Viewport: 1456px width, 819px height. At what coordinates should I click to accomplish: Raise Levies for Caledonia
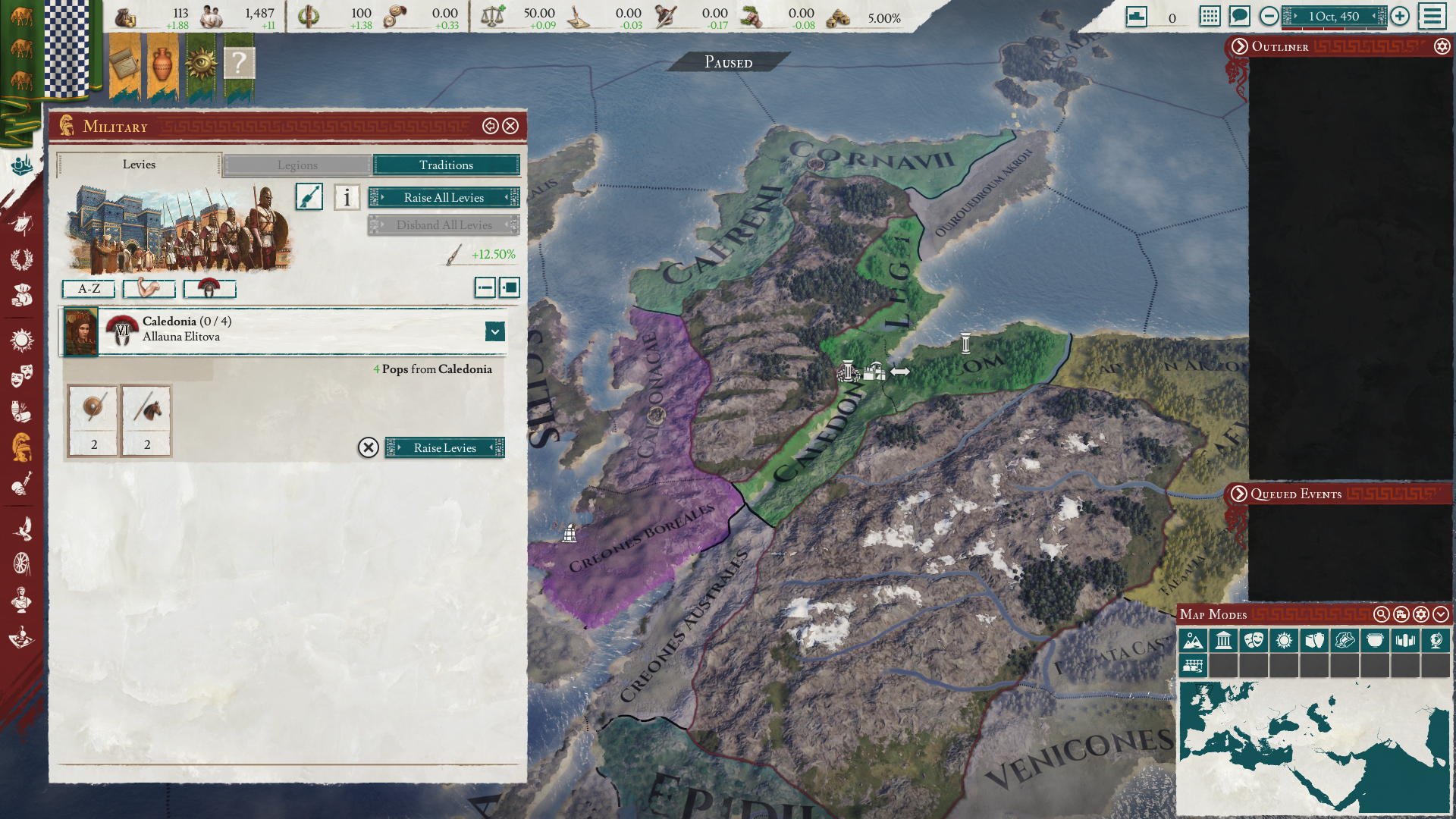444,447
